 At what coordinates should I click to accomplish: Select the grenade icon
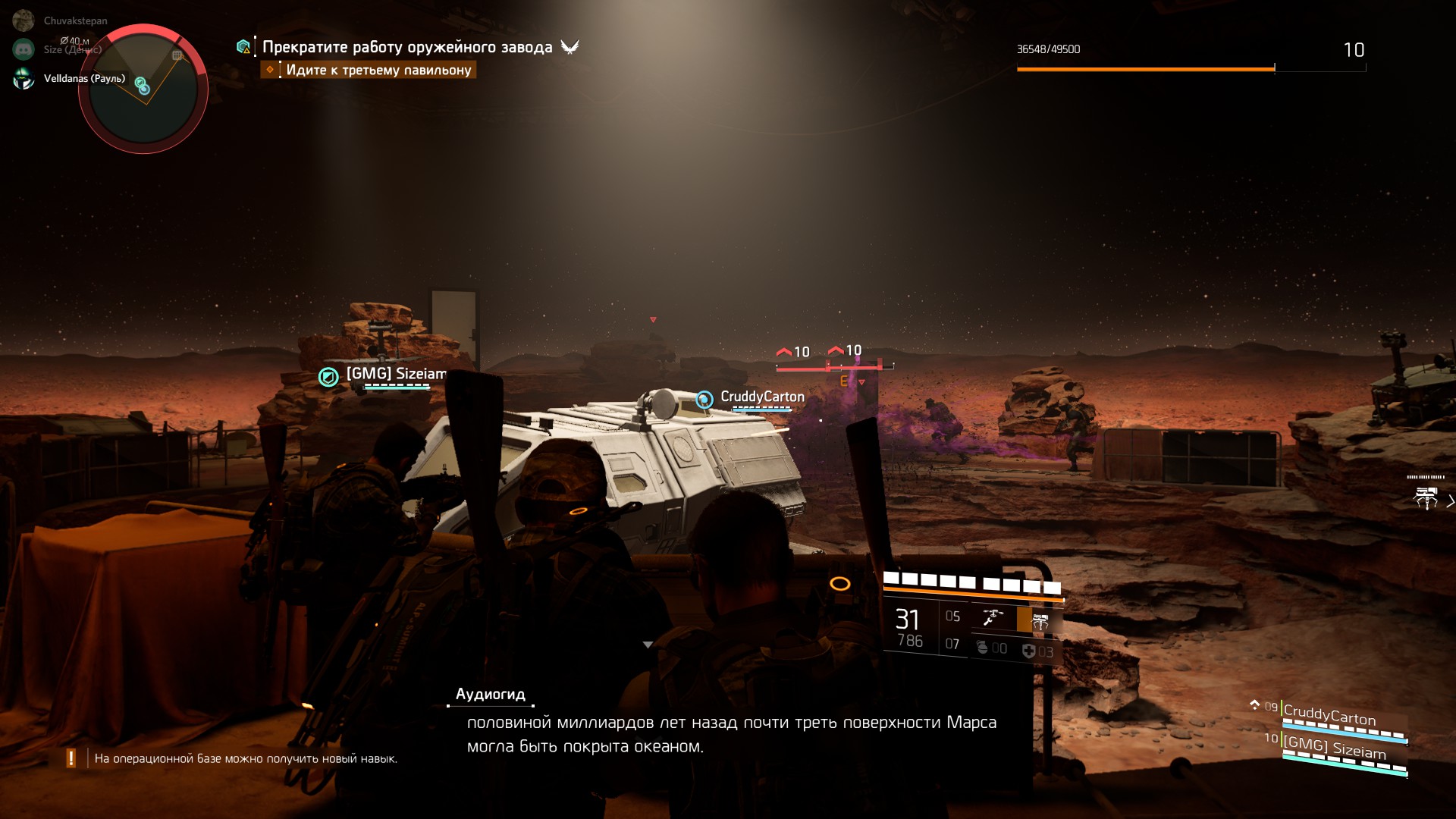(983, 648)
